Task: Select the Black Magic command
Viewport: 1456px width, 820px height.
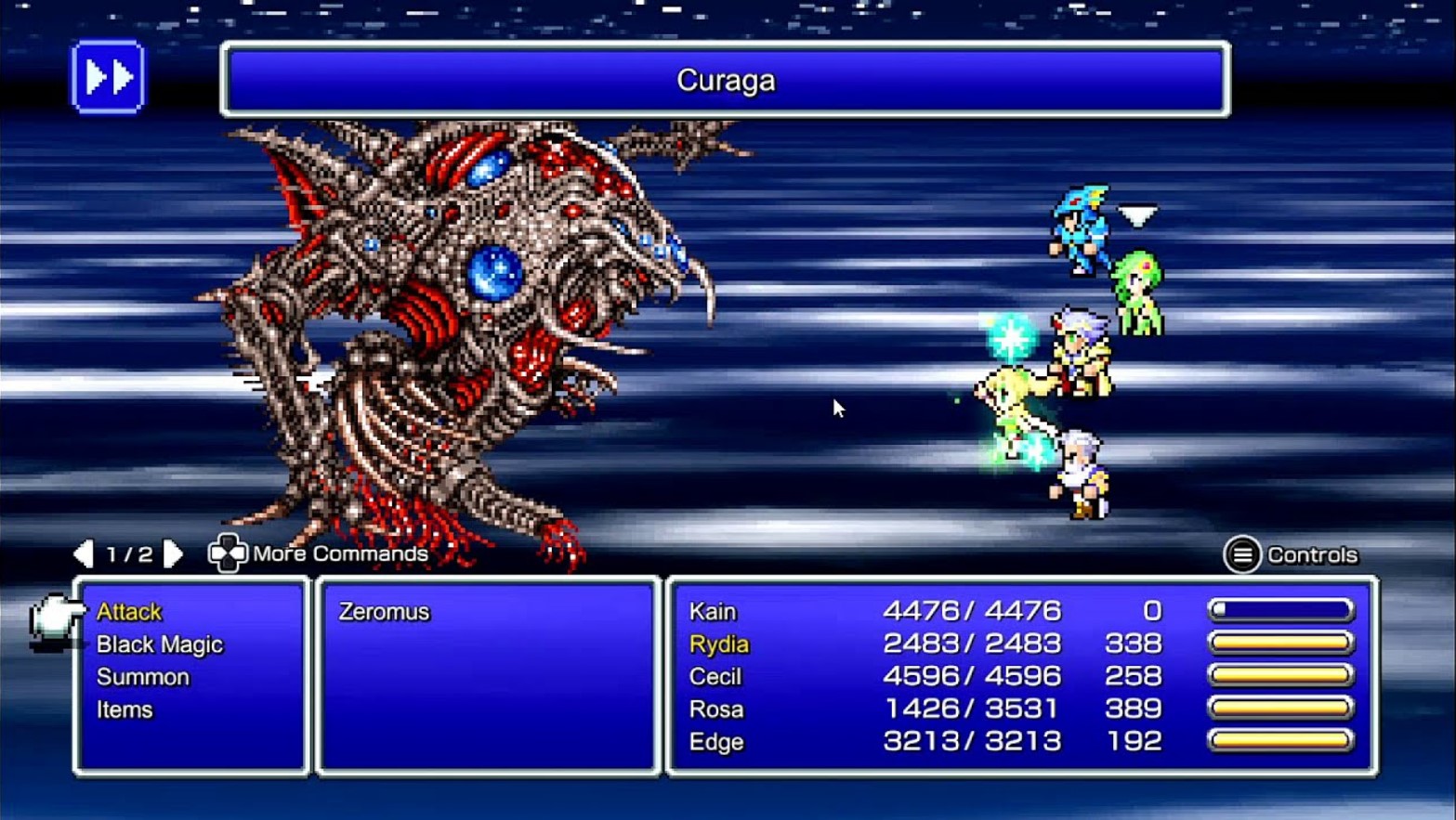Action: click(x=158, y=644)
